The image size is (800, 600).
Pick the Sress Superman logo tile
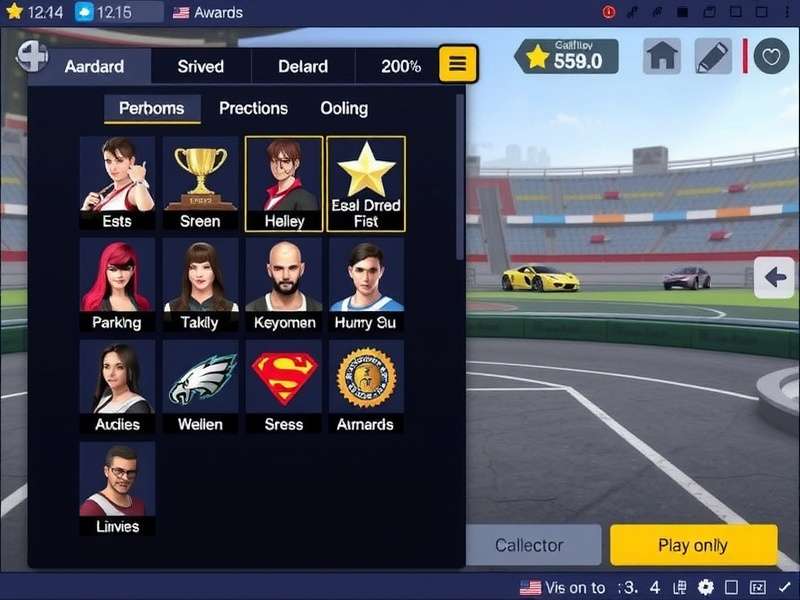tap(284, 386)
